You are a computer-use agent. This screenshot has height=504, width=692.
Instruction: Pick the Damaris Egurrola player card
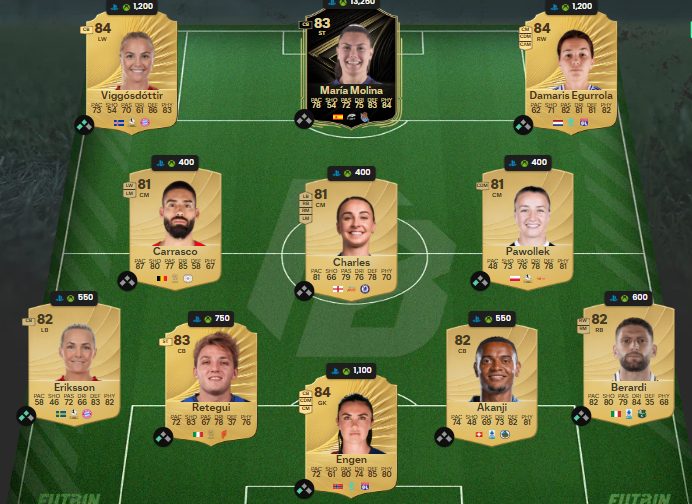(571, 72)
